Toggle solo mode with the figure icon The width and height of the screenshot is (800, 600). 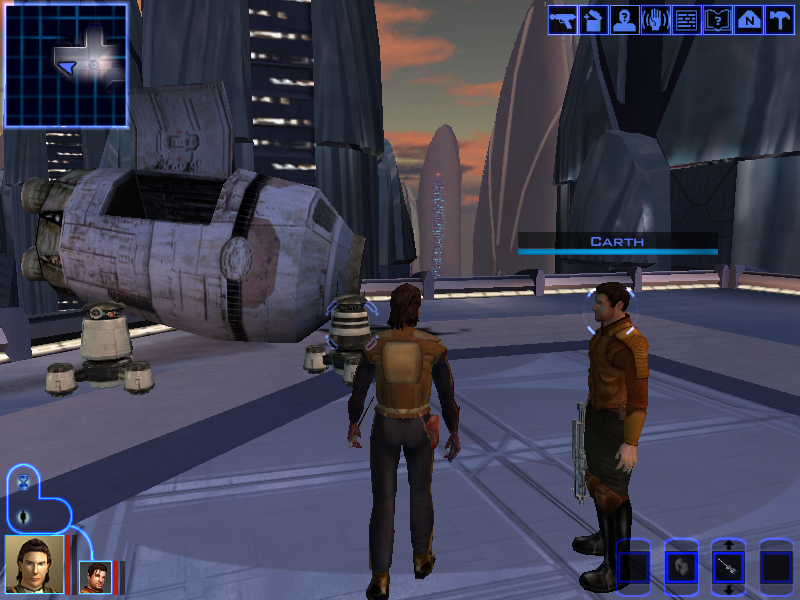point(24,516)
